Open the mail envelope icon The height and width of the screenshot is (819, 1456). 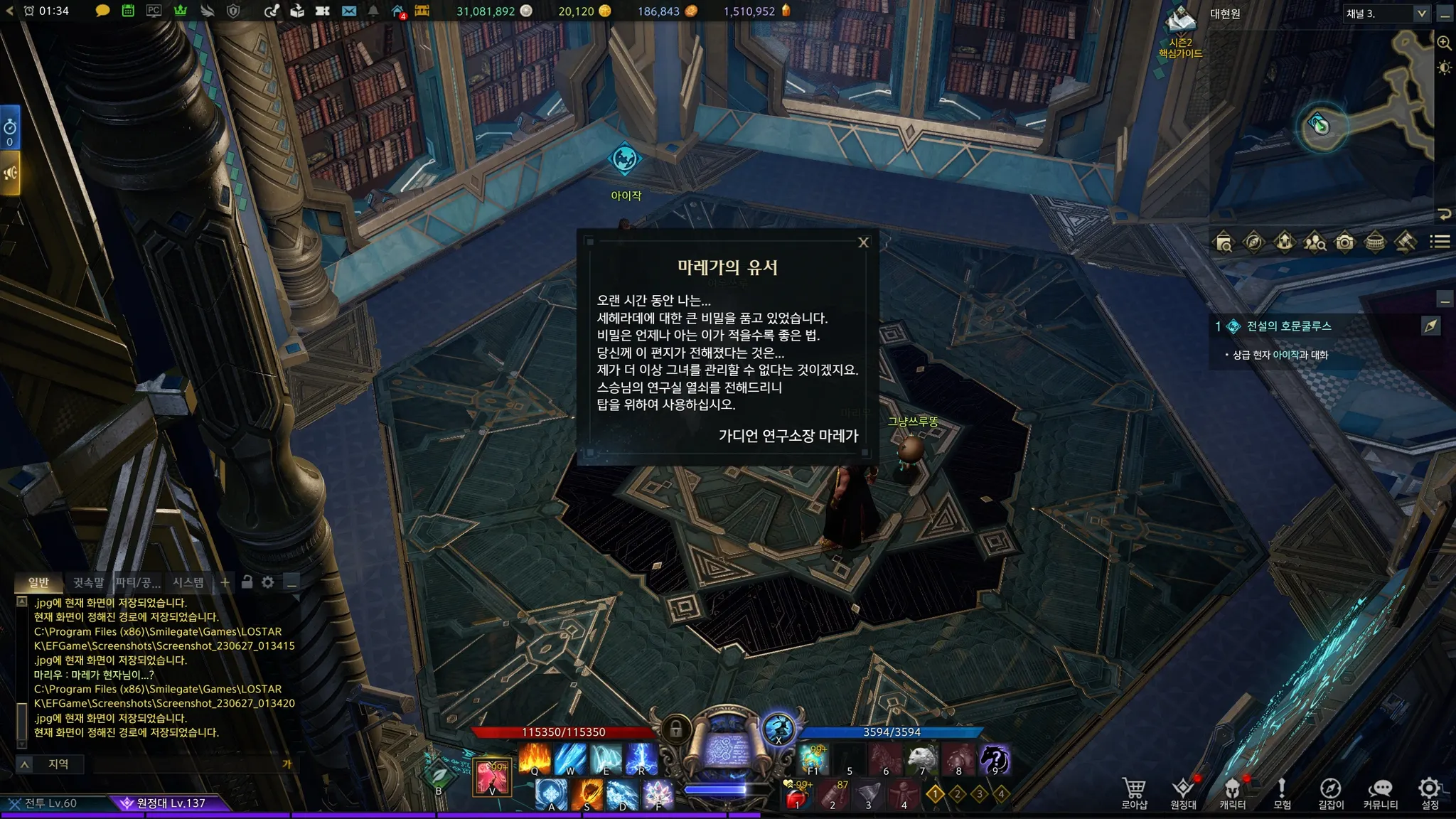tap(348, 11)
